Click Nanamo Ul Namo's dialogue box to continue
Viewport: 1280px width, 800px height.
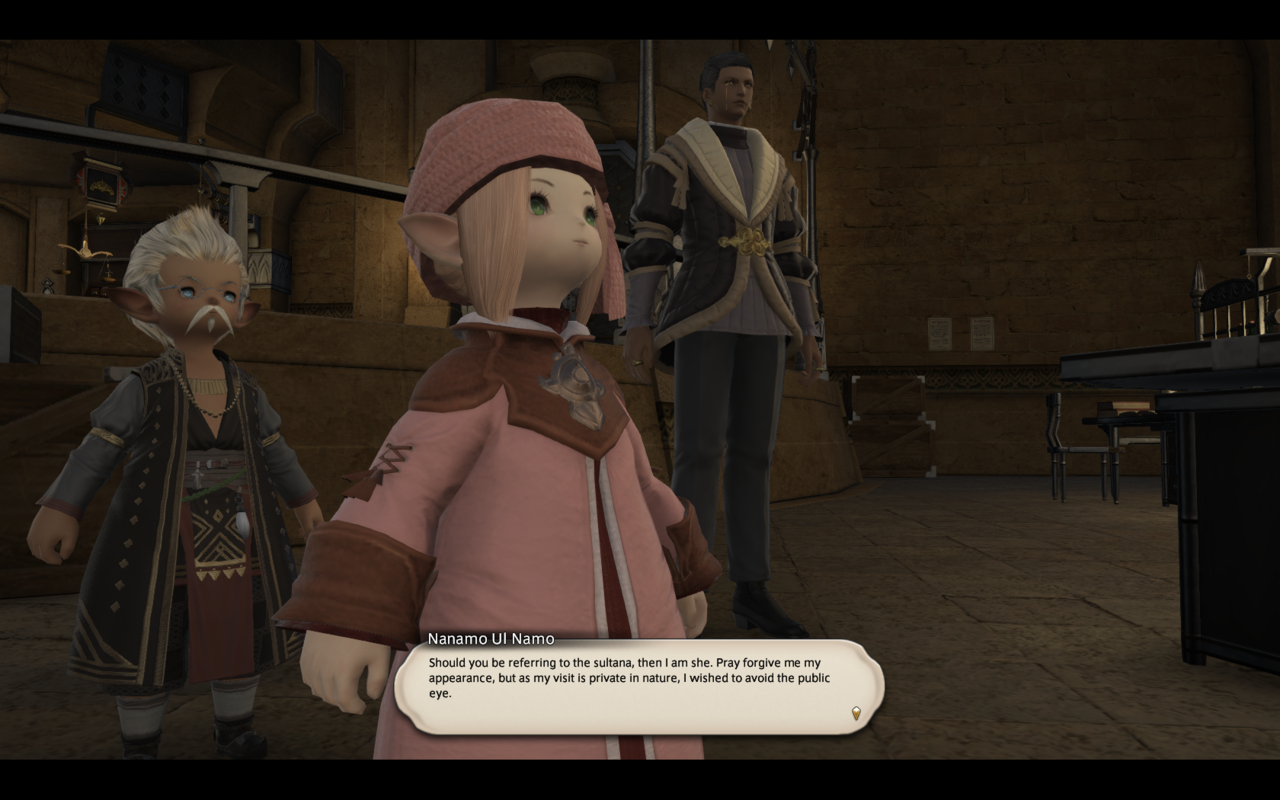click(639, 687)
